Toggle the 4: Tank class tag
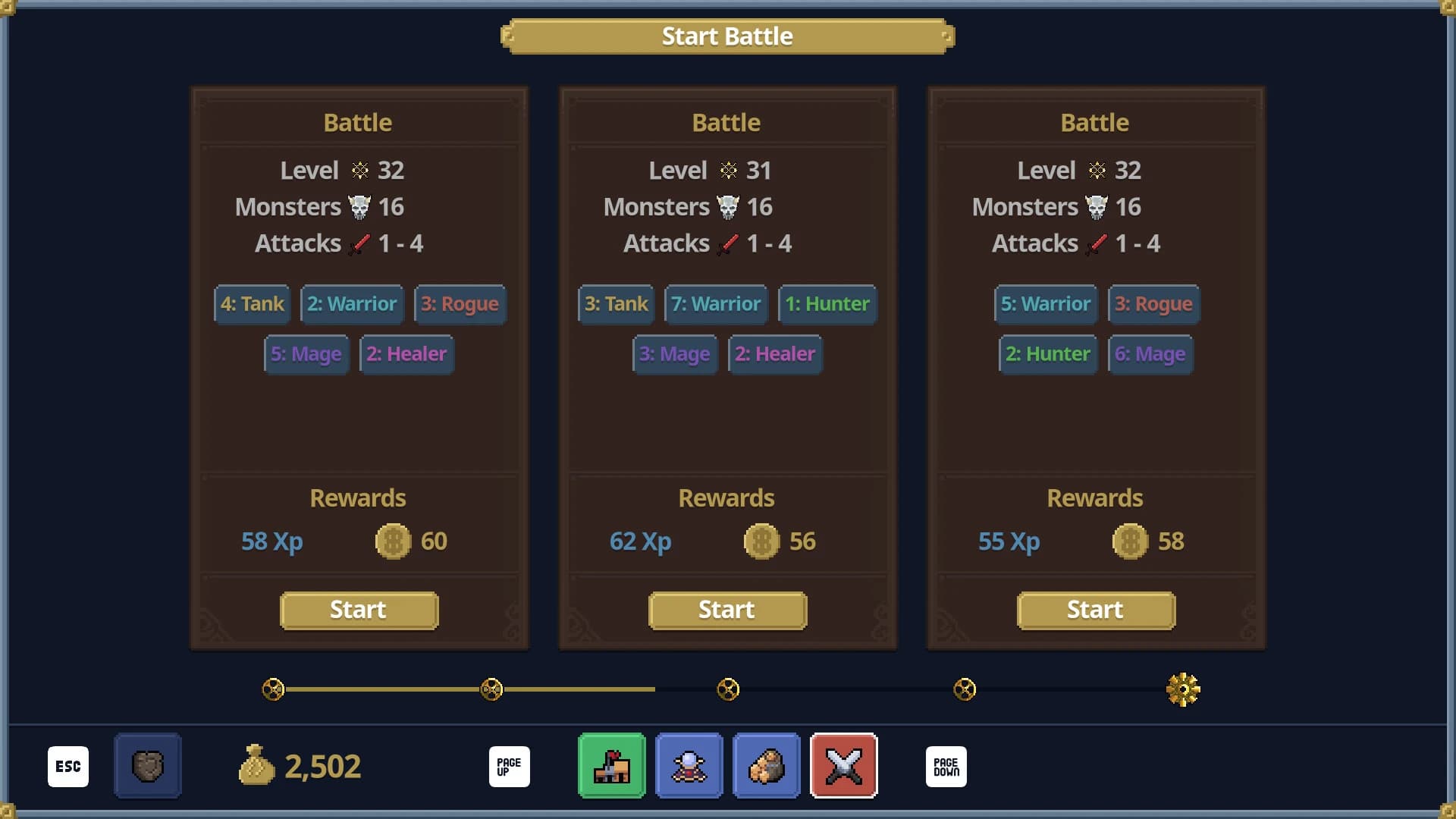This screenshot has width=1456, height=819. point(251,304)
